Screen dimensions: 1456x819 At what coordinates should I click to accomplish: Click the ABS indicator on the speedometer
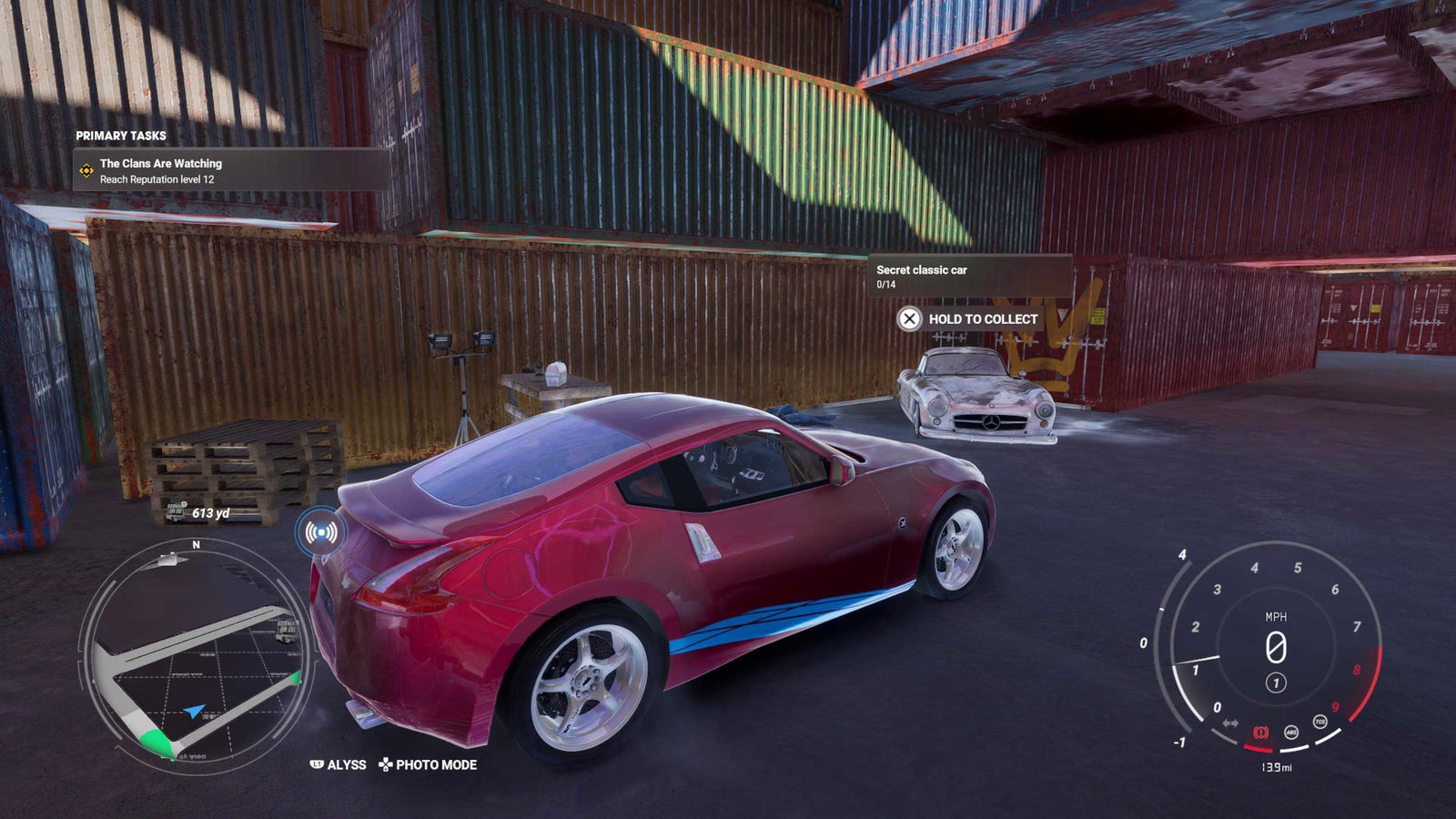pos(1290,732)
